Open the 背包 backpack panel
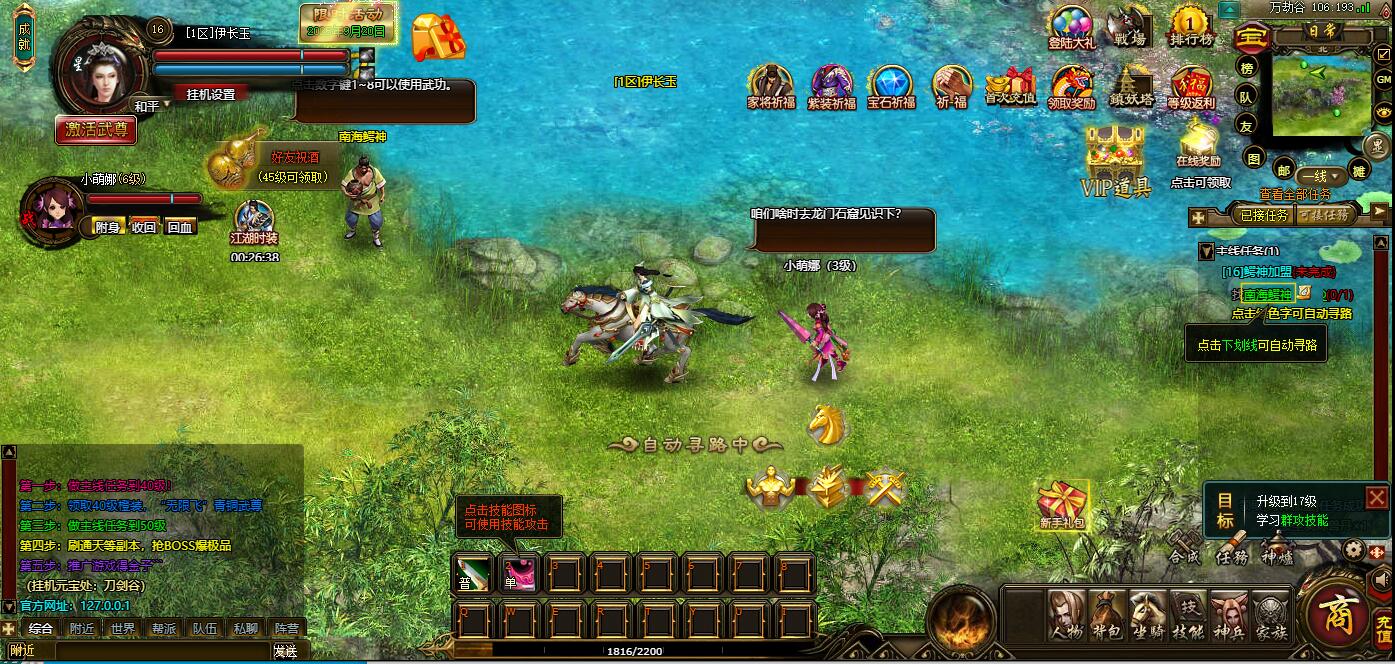Image resolution: width=1395 pixels, height=664 pixels. click(x=1106, y=617)
